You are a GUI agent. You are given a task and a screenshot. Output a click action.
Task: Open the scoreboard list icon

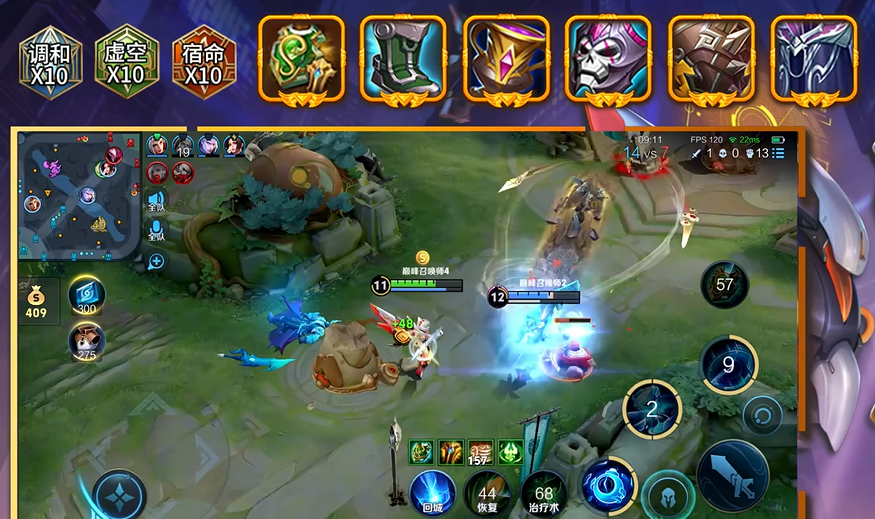[778, 153]
